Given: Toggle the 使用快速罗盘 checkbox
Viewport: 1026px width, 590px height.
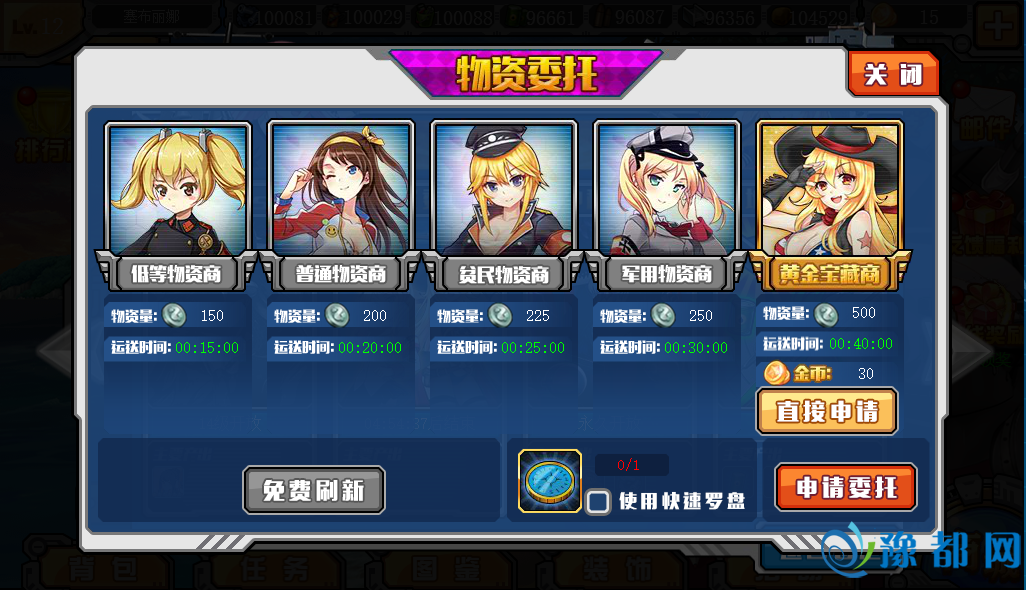Looking at the screenshot, I should click(598, 501).
